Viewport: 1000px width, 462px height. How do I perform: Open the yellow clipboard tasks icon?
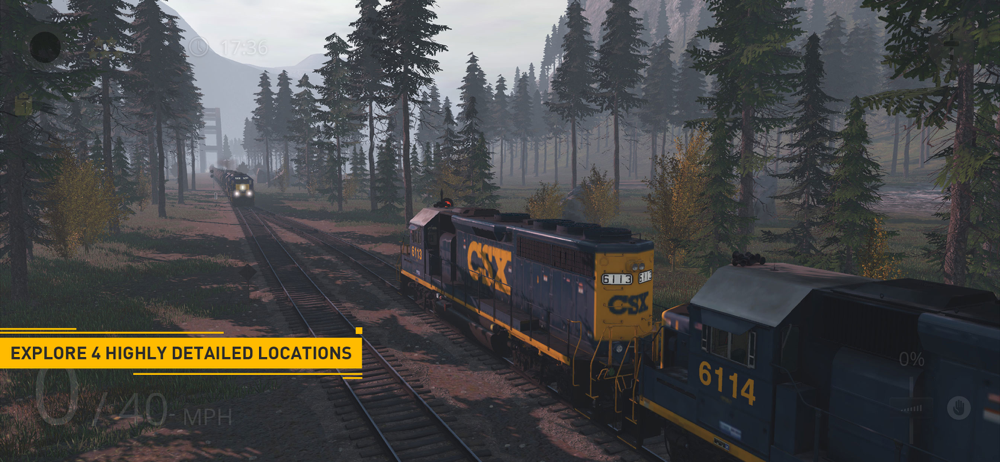[x=23, y=105]
